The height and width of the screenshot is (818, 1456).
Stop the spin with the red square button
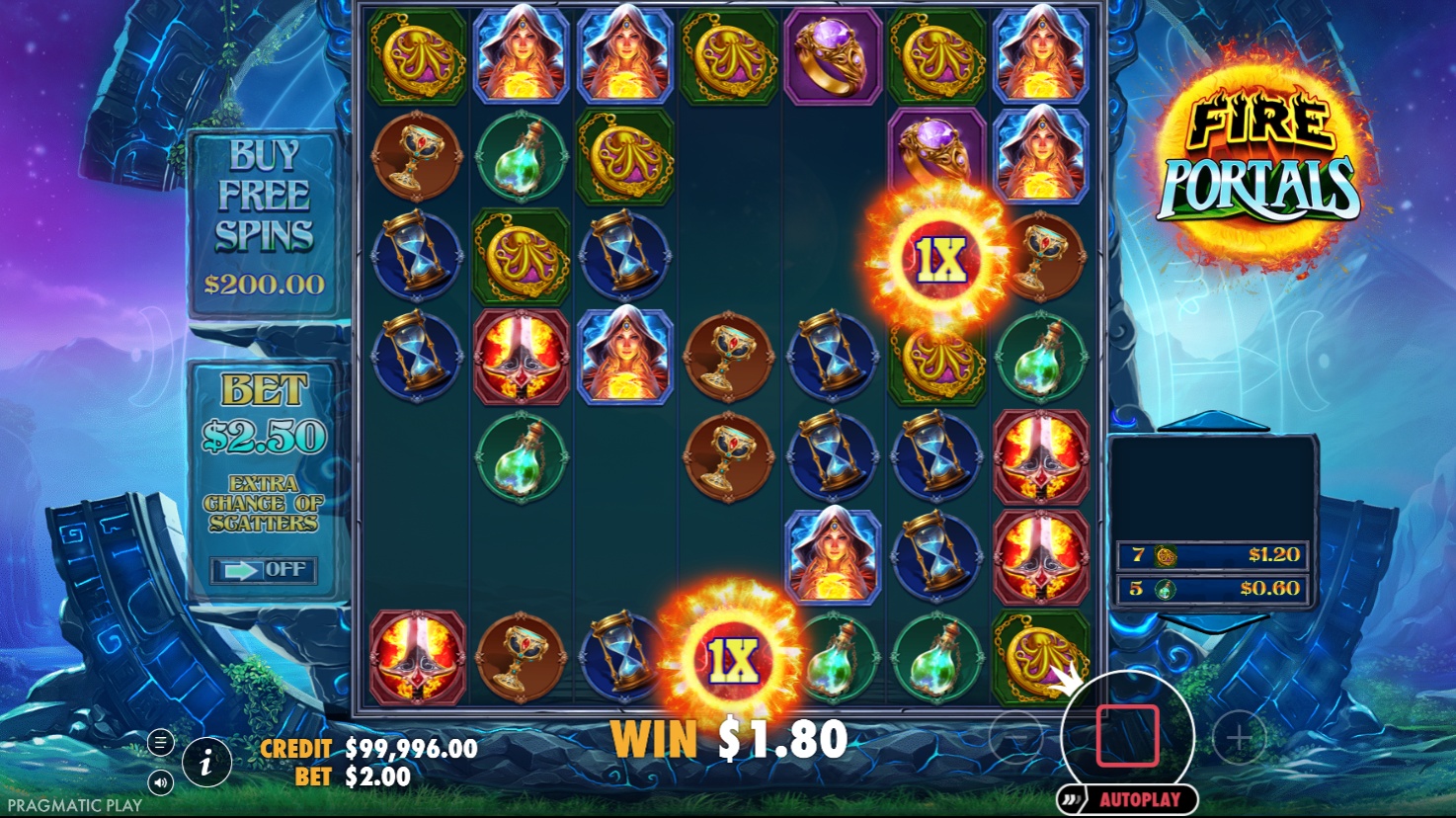pyautogui.click(x=1127, y=736)
